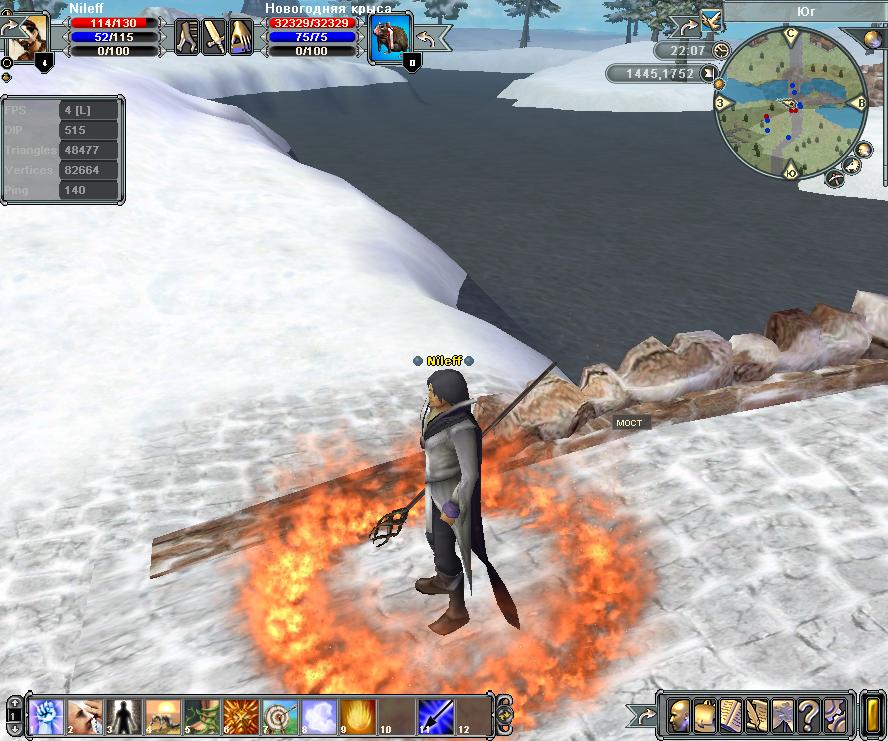Open the golden bag inventory icon
Viewport: 888px width, 741px height.
pos(705,715)
